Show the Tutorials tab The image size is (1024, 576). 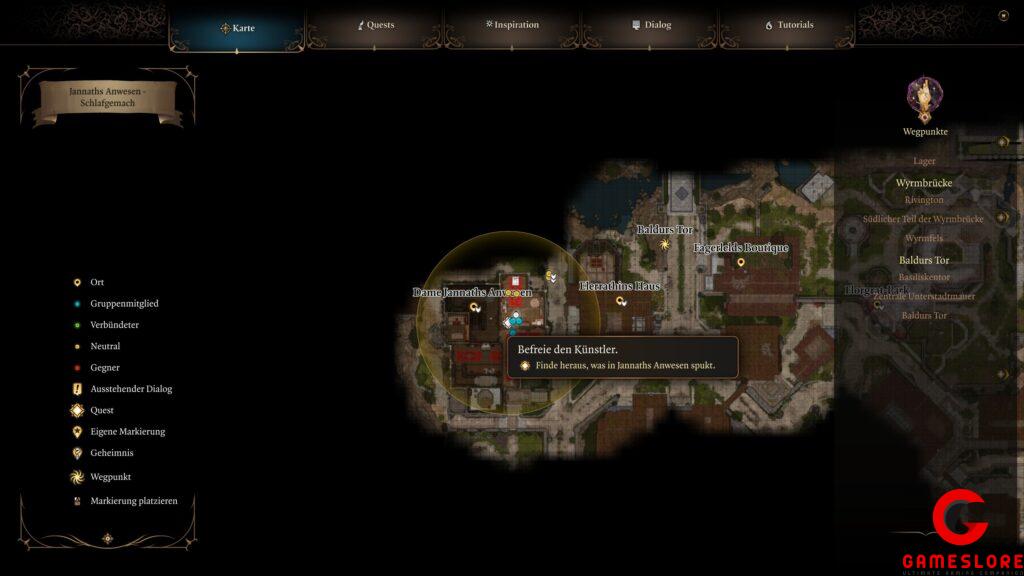point(789,25)
